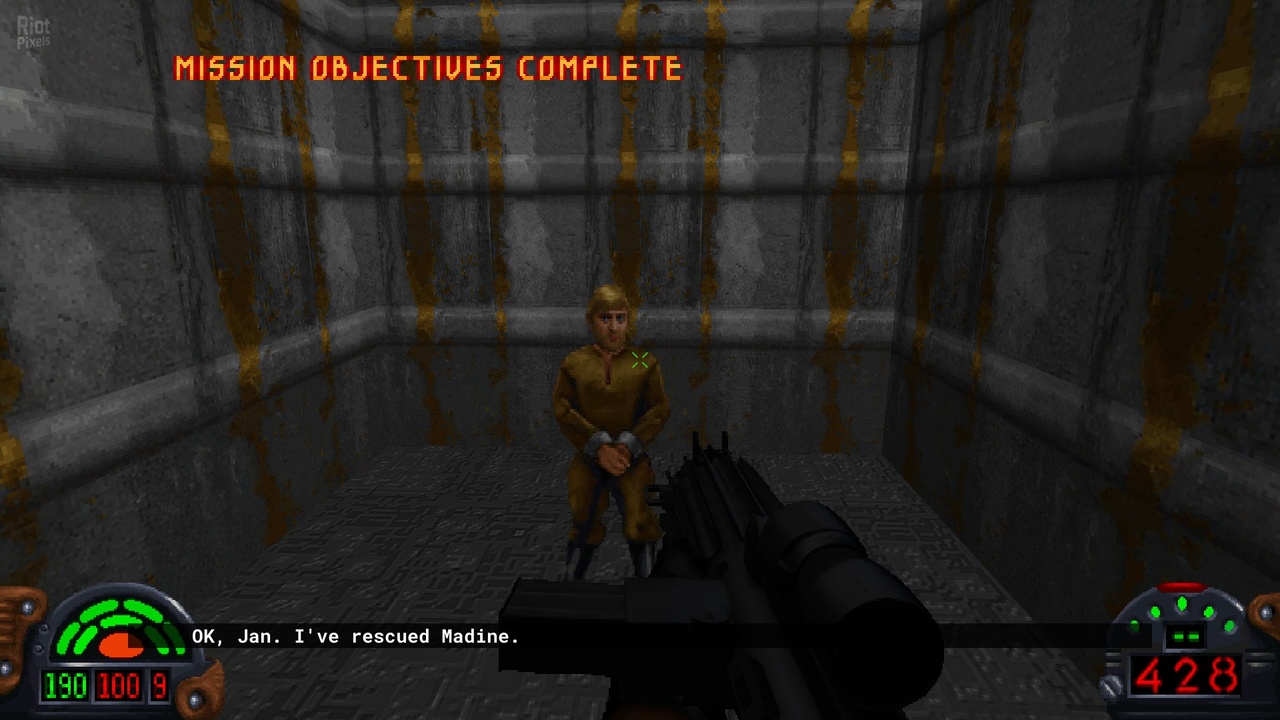Expand the small green bar display on the gauge
The width and height of the screenshot is (1280, 720).
(1186, 636)
